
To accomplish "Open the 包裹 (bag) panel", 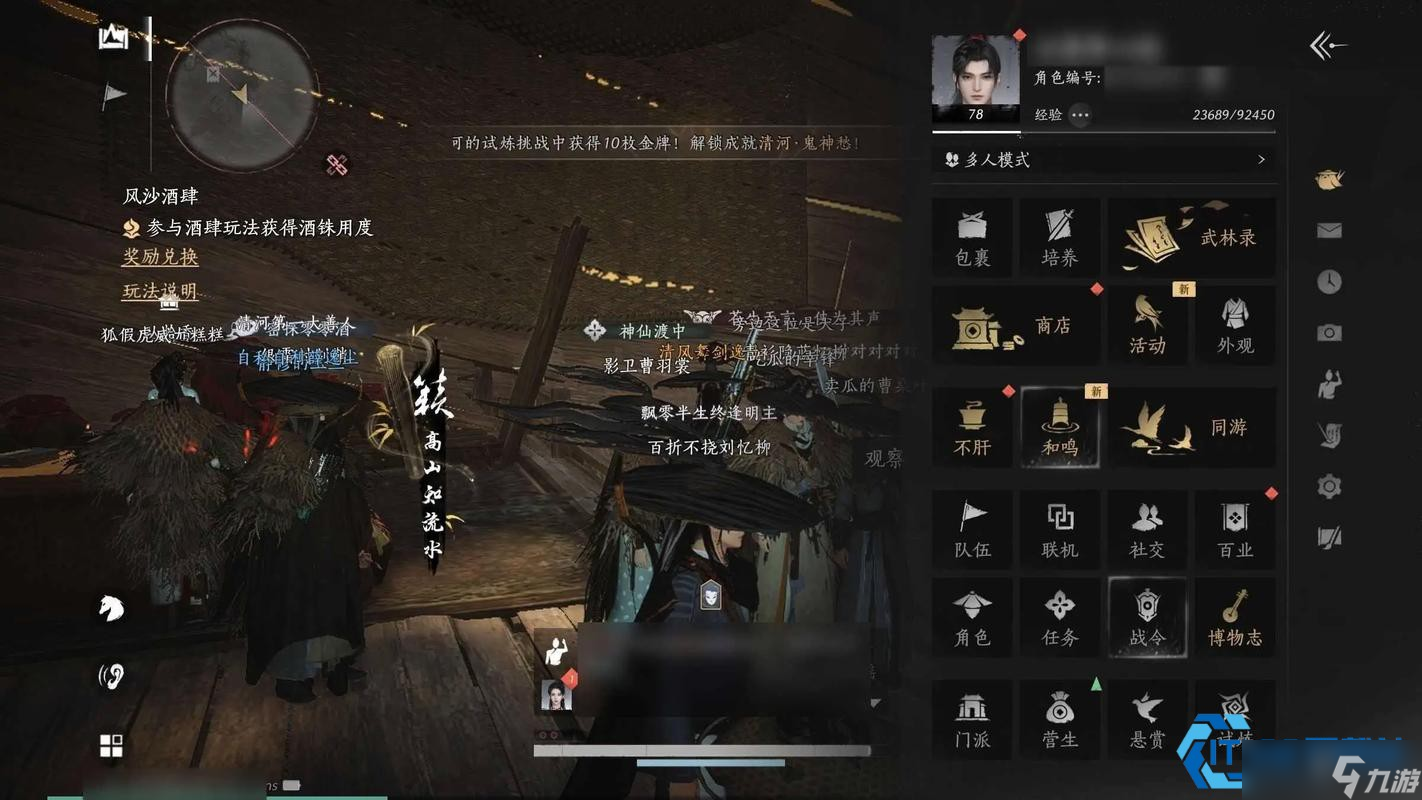I will [971, 237].
